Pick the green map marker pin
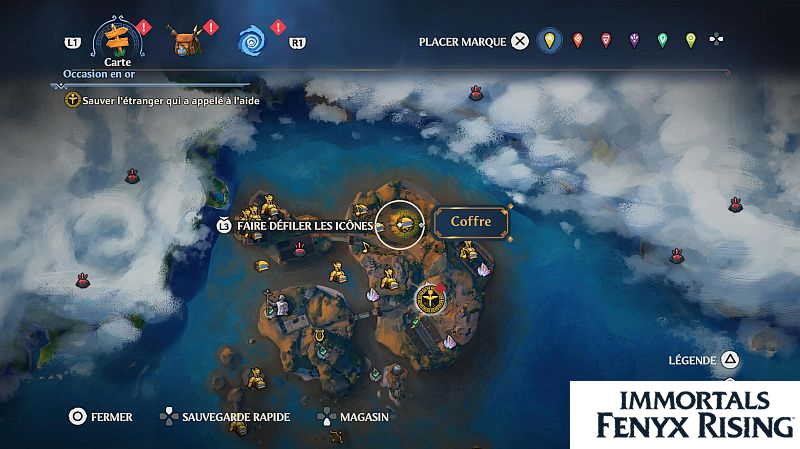 (x=662, y=41)
